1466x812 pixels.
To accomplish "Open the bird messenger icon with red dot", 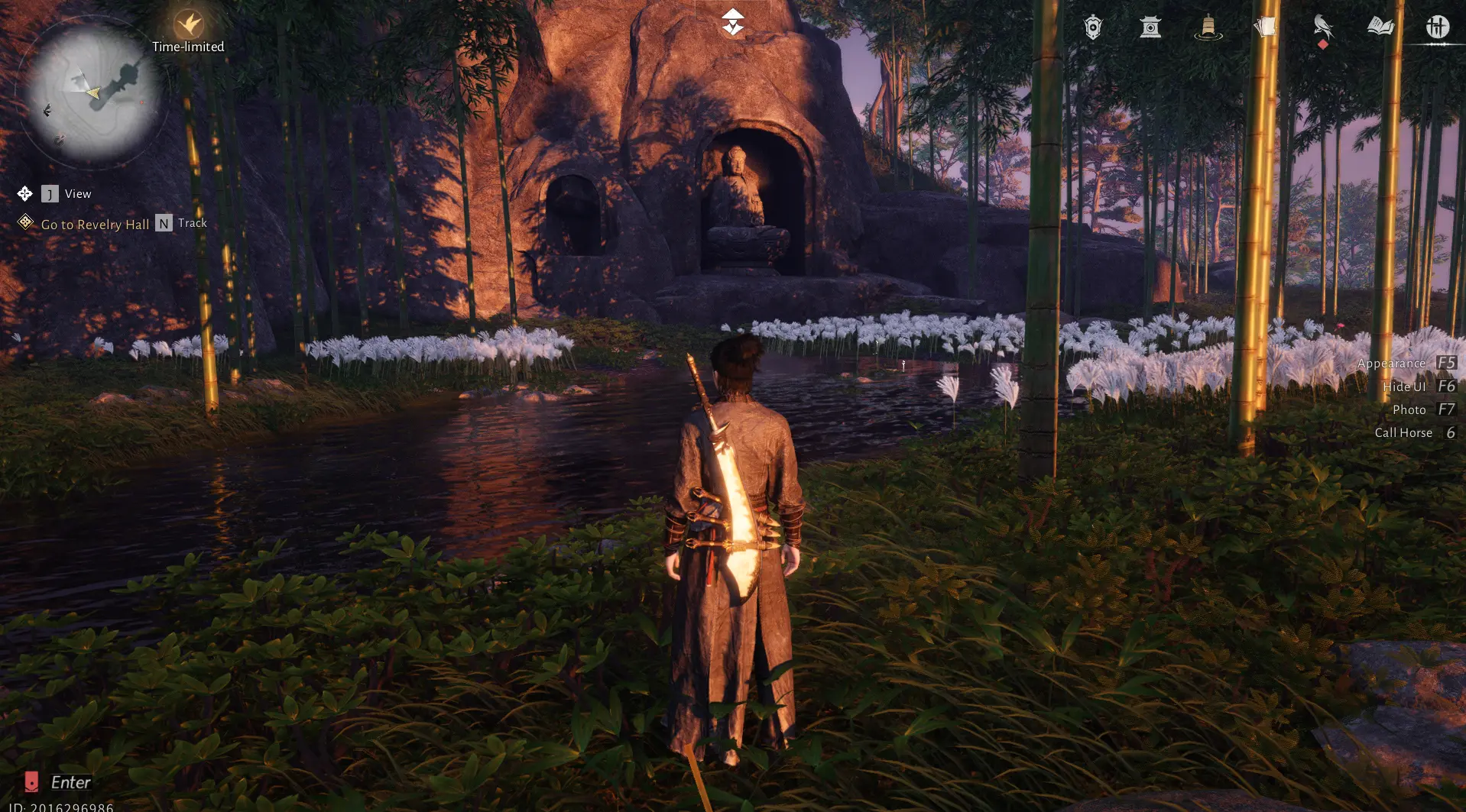I will pos(1322,27).
